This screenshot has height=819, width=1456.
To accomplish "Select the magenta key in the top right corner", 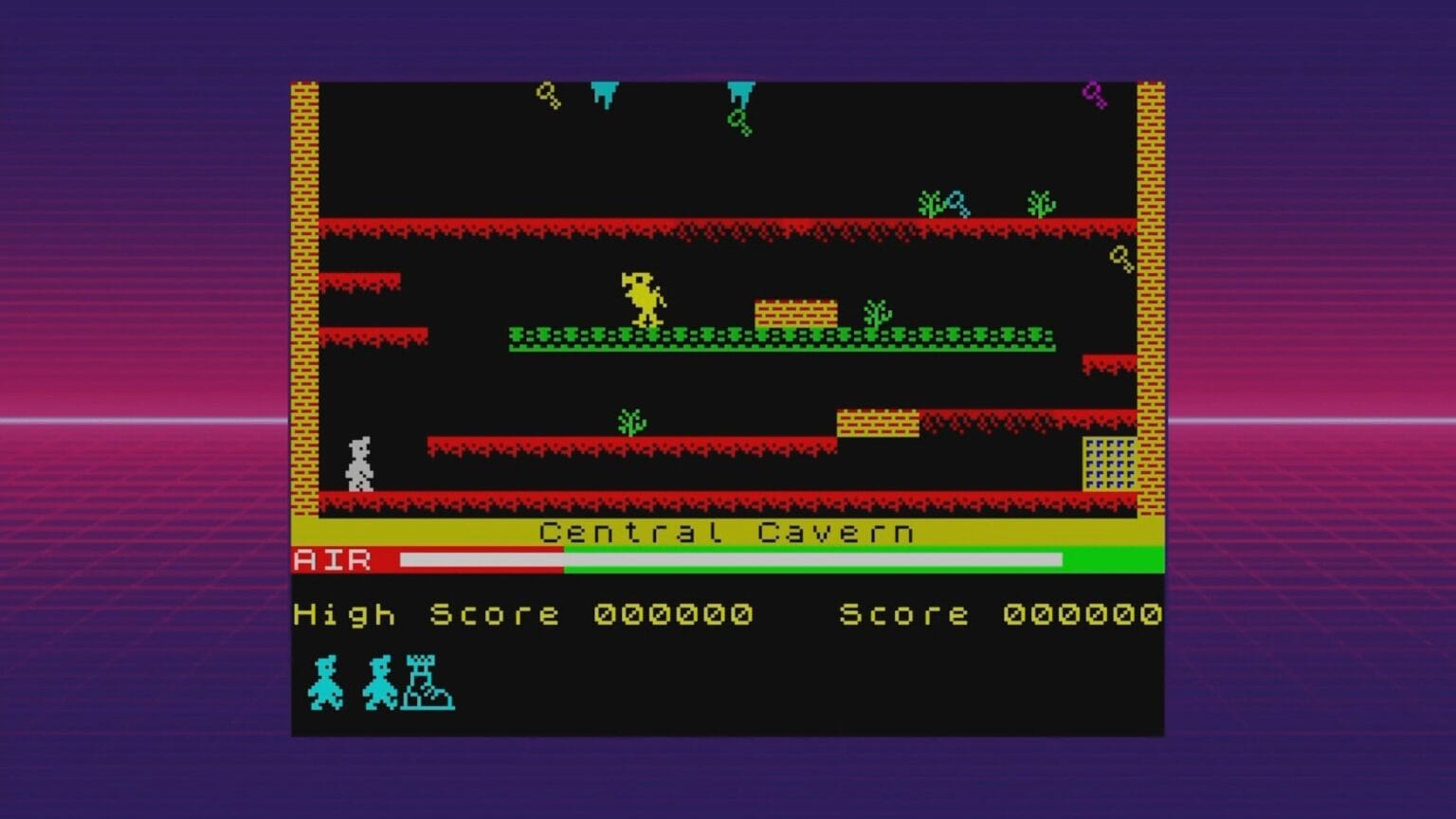I will coord(1096,93).
